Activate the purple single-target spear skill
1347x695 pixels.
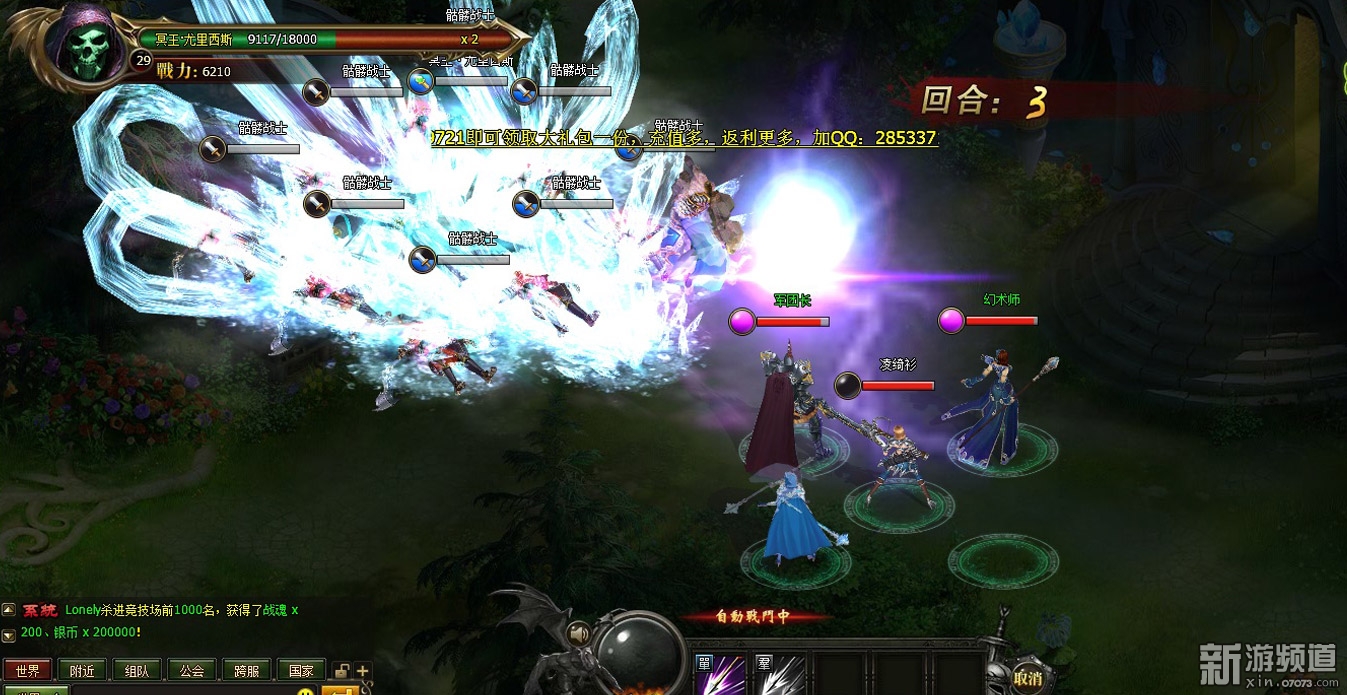point(721,675)
